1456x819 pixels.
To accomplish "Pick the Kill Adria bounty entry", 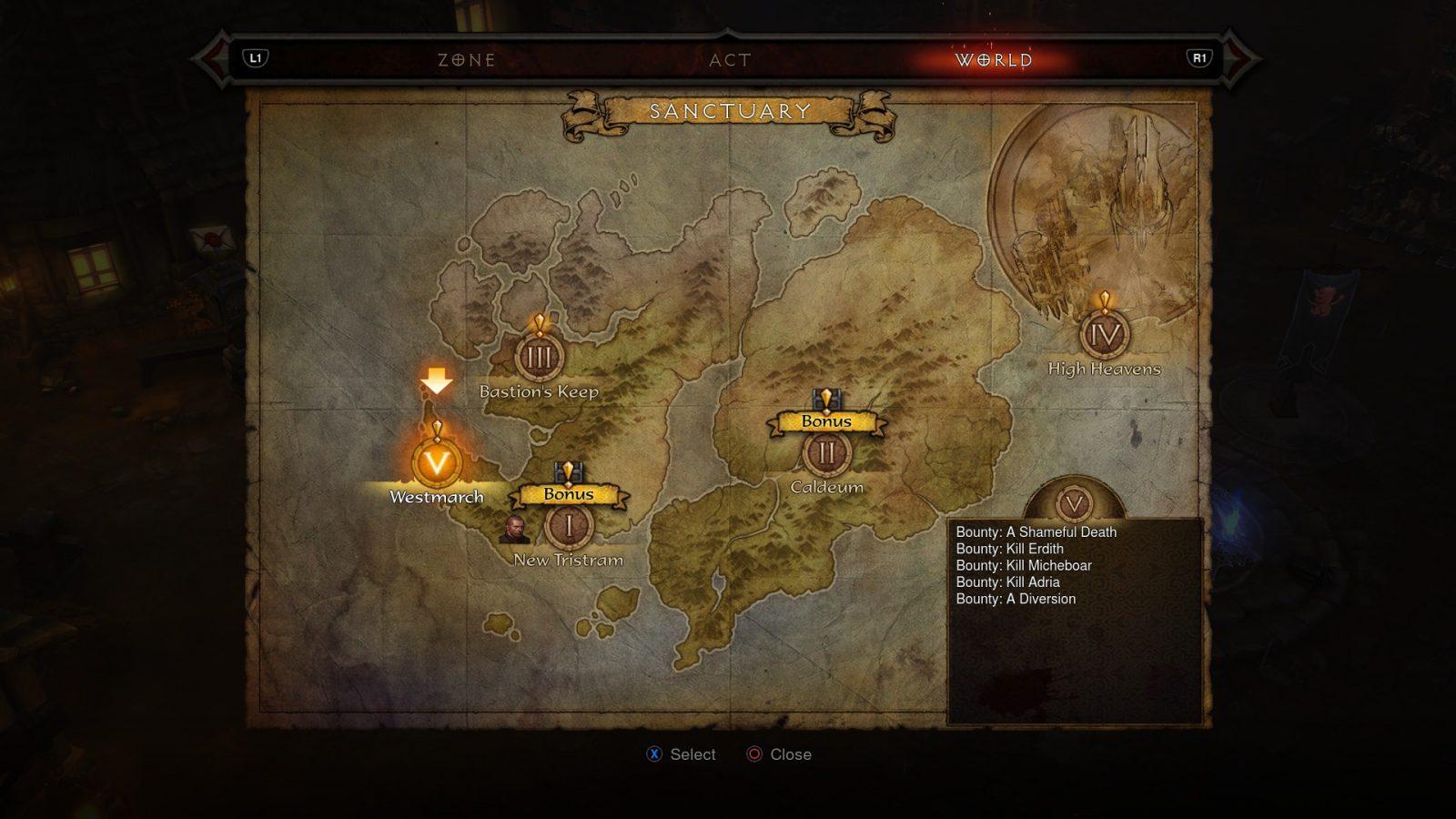I will point(1007,582).
